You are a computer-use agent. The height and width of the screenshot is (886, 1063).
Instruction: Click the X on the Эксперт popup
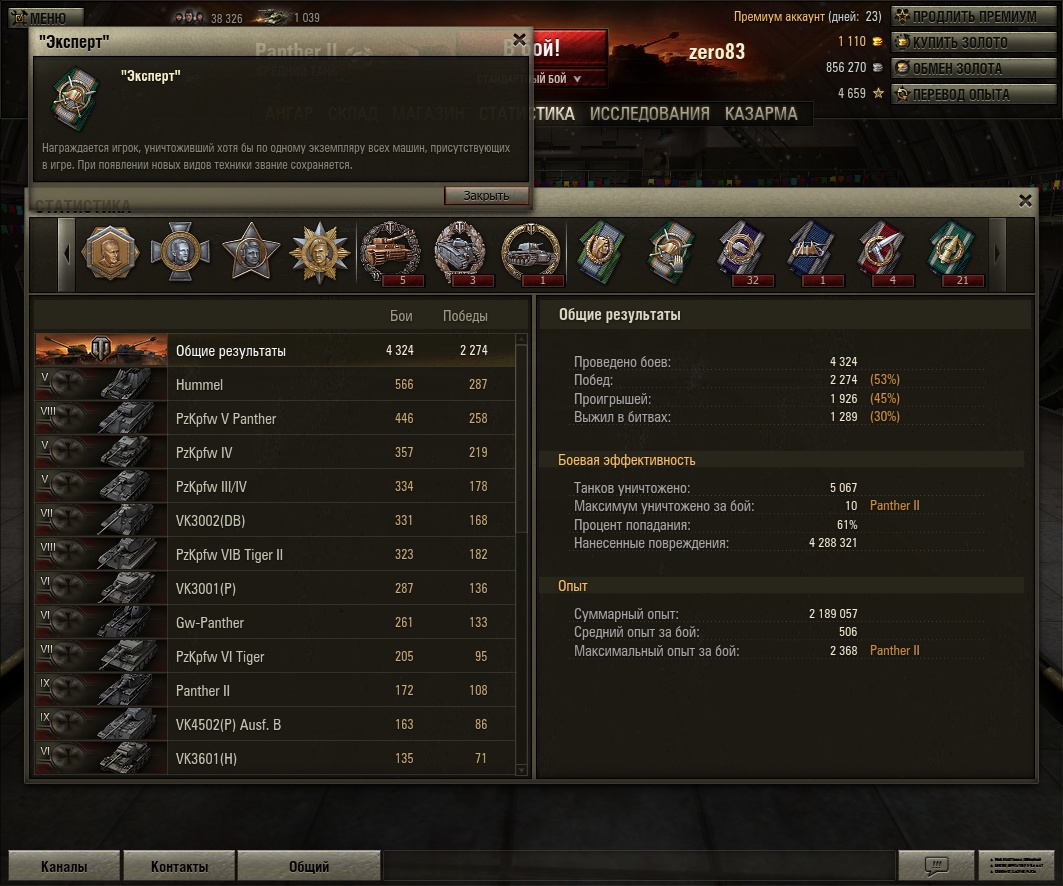(519, 40)
